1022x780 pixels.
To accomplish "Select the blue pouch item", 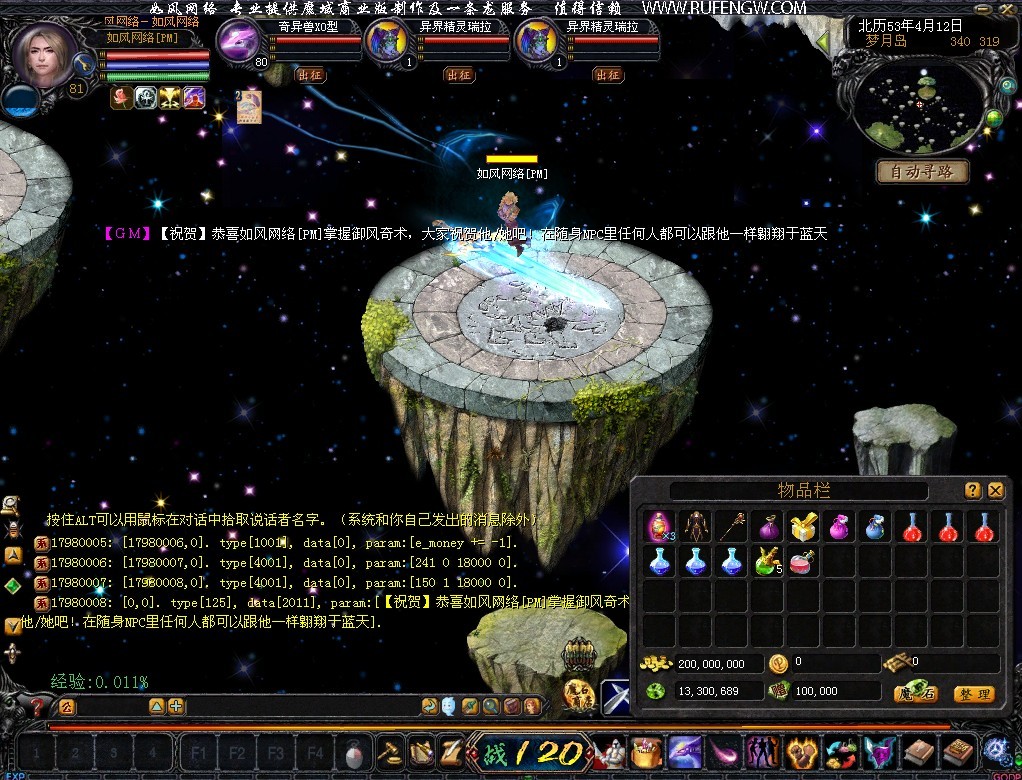I will pos(873,527).
